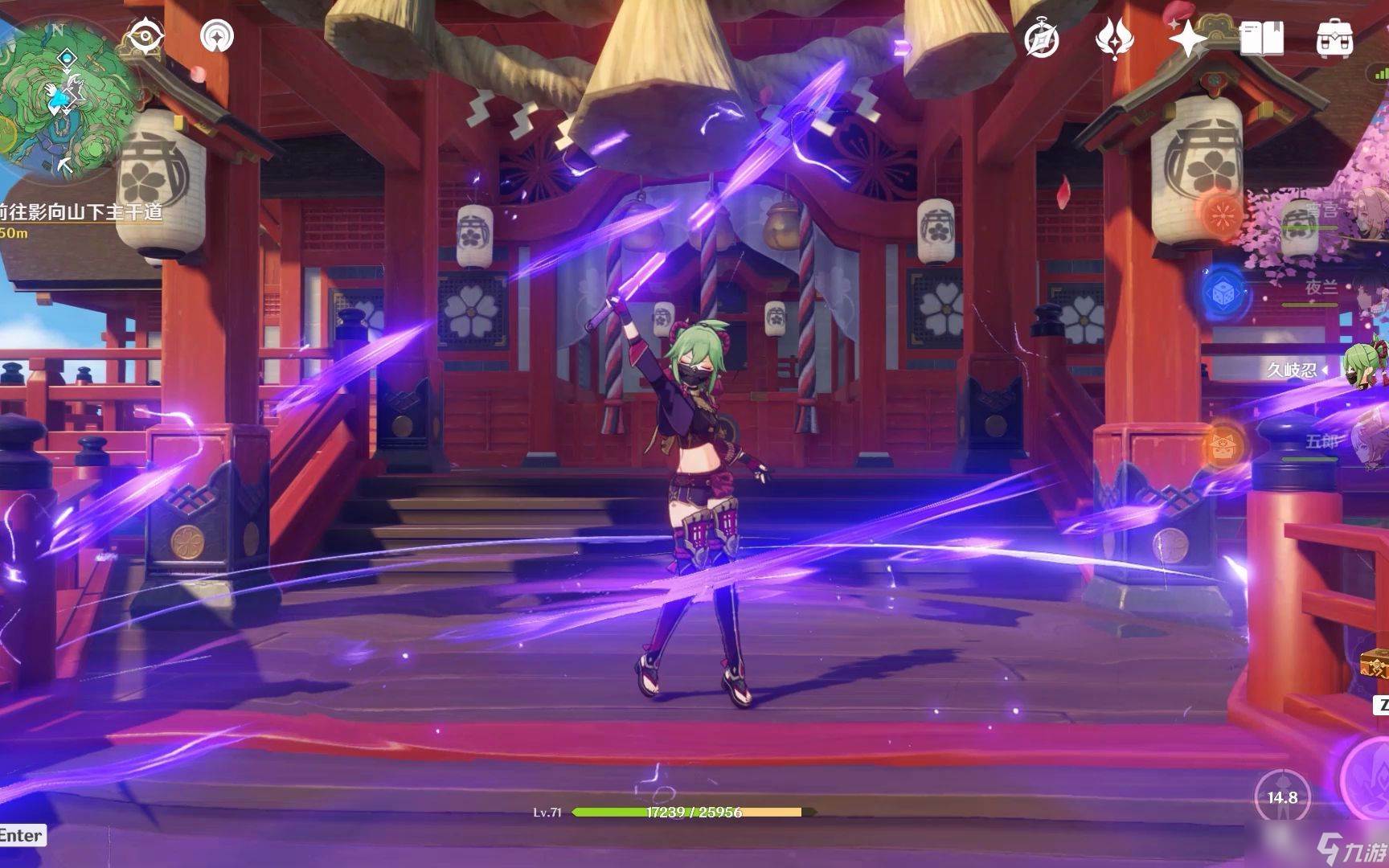Click the orange fireworks burst icon by 宵宫
This screenshot has height=868, width=1389.
pyautogui.click(x=1222, y=214)
